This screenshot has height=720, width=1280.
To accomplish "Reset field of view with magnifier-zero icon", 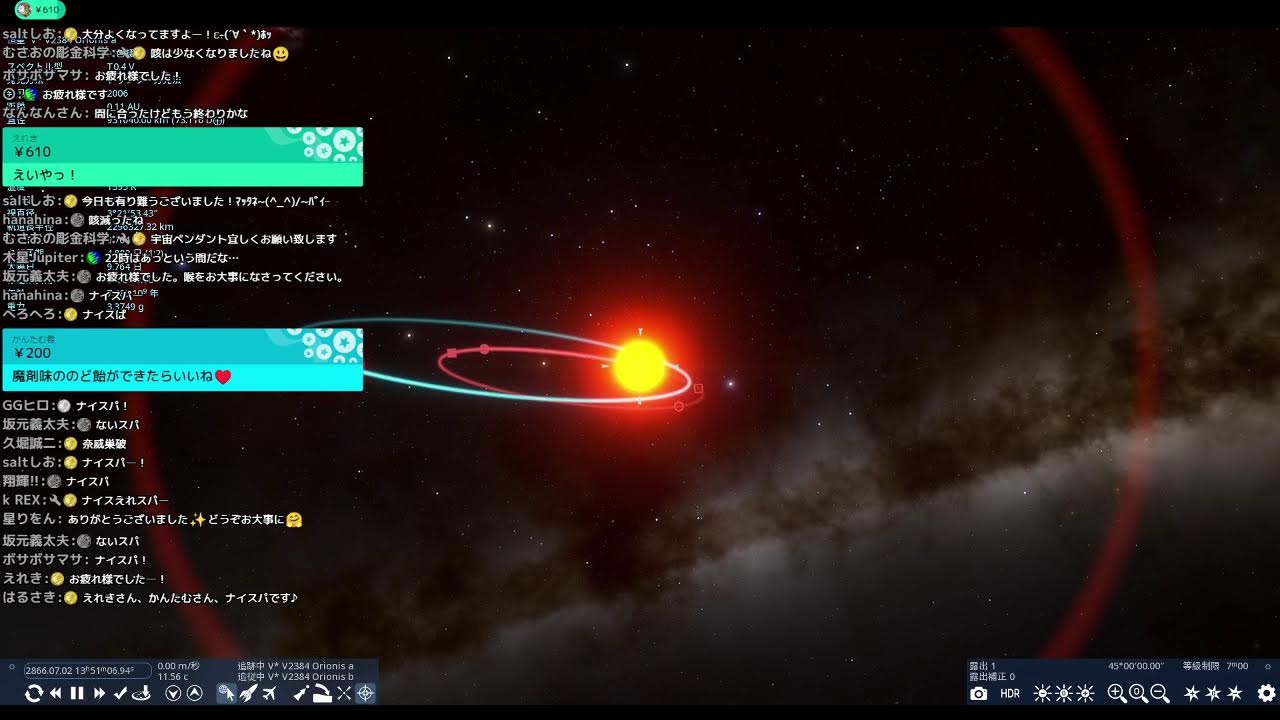I will (x=1139, y=693).
